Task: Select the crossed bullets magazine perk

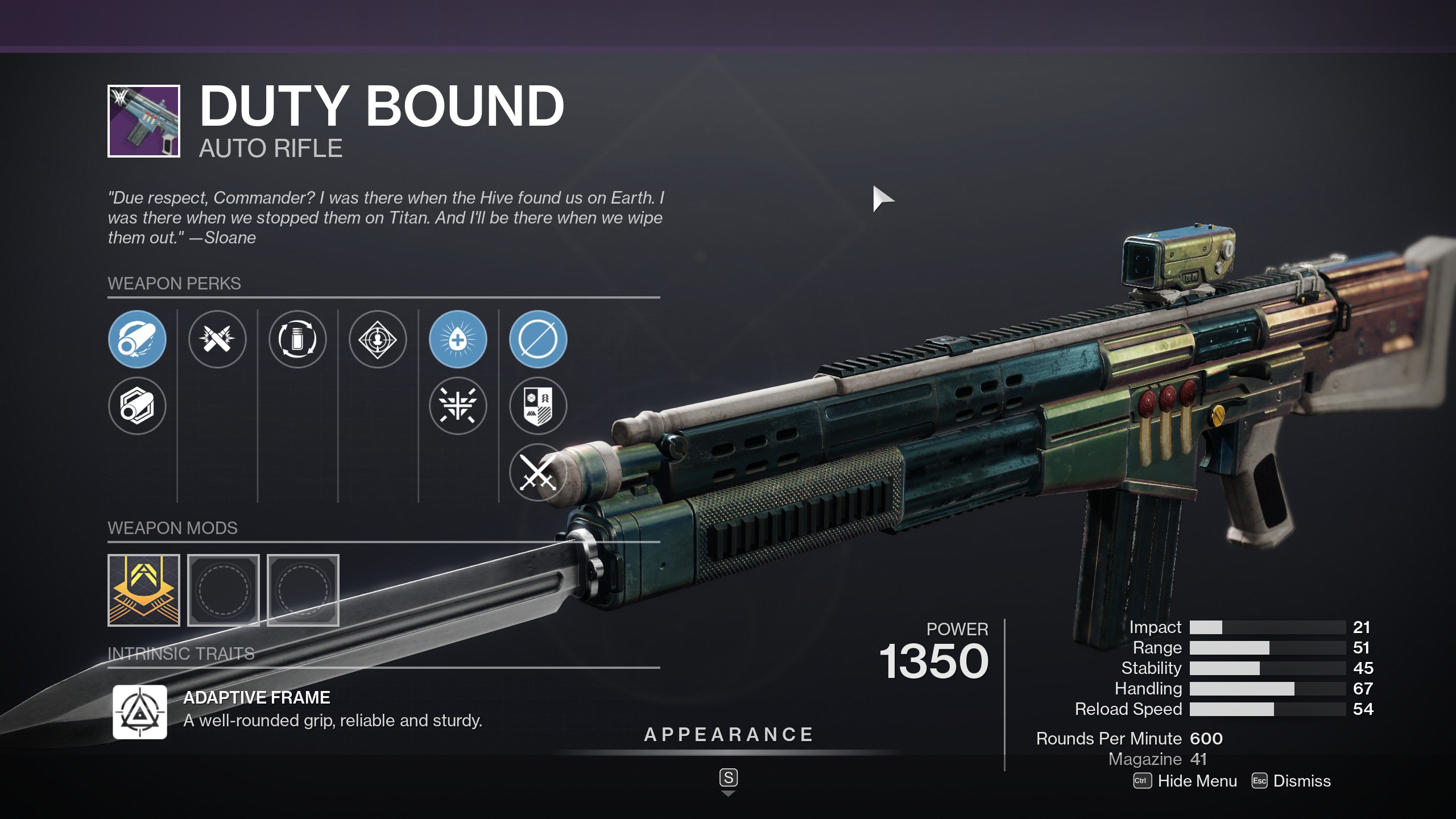Action: point(217,340)
